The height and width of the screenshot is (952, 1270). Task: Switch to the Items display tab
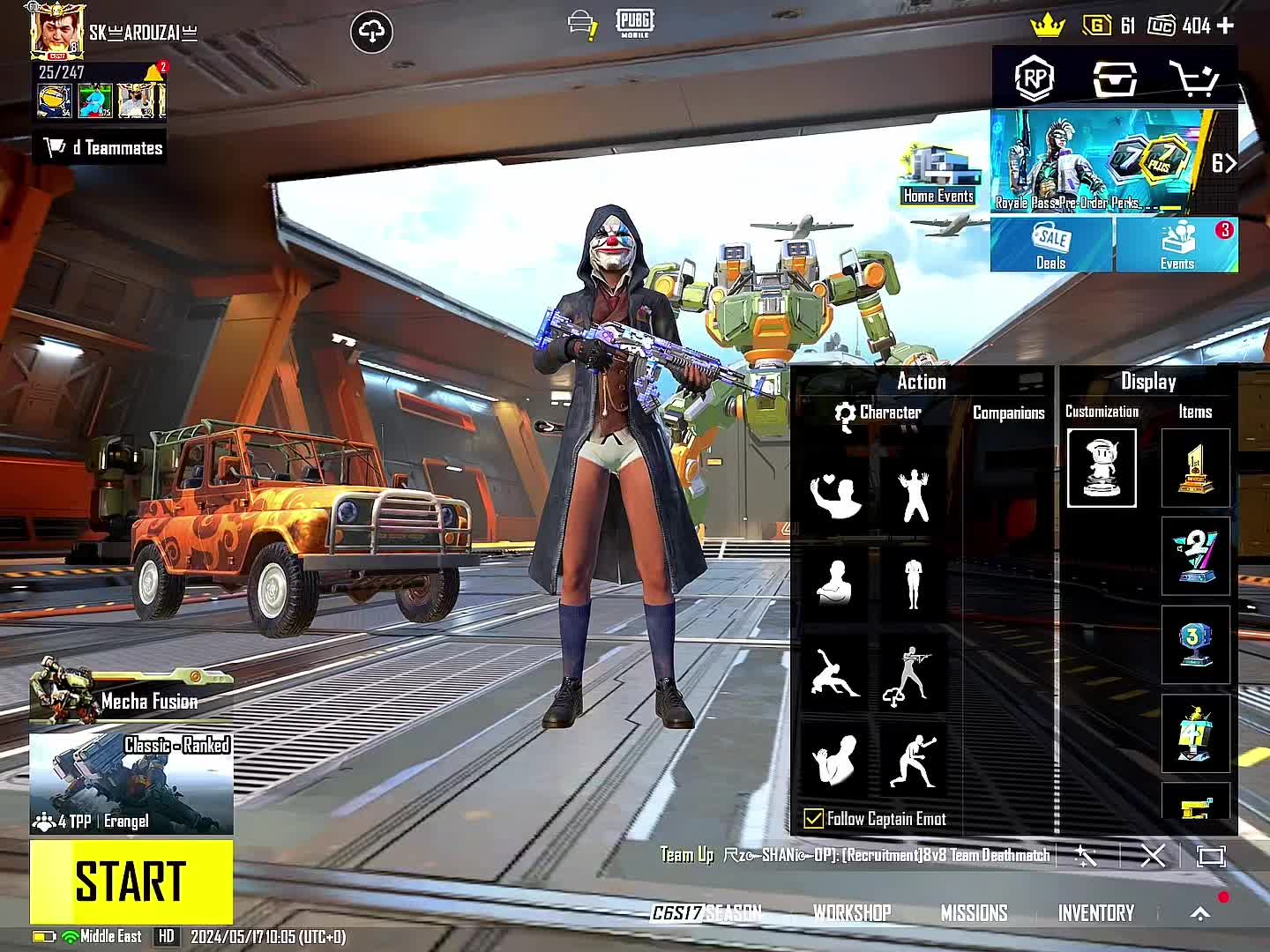(x=1195, y=412)
